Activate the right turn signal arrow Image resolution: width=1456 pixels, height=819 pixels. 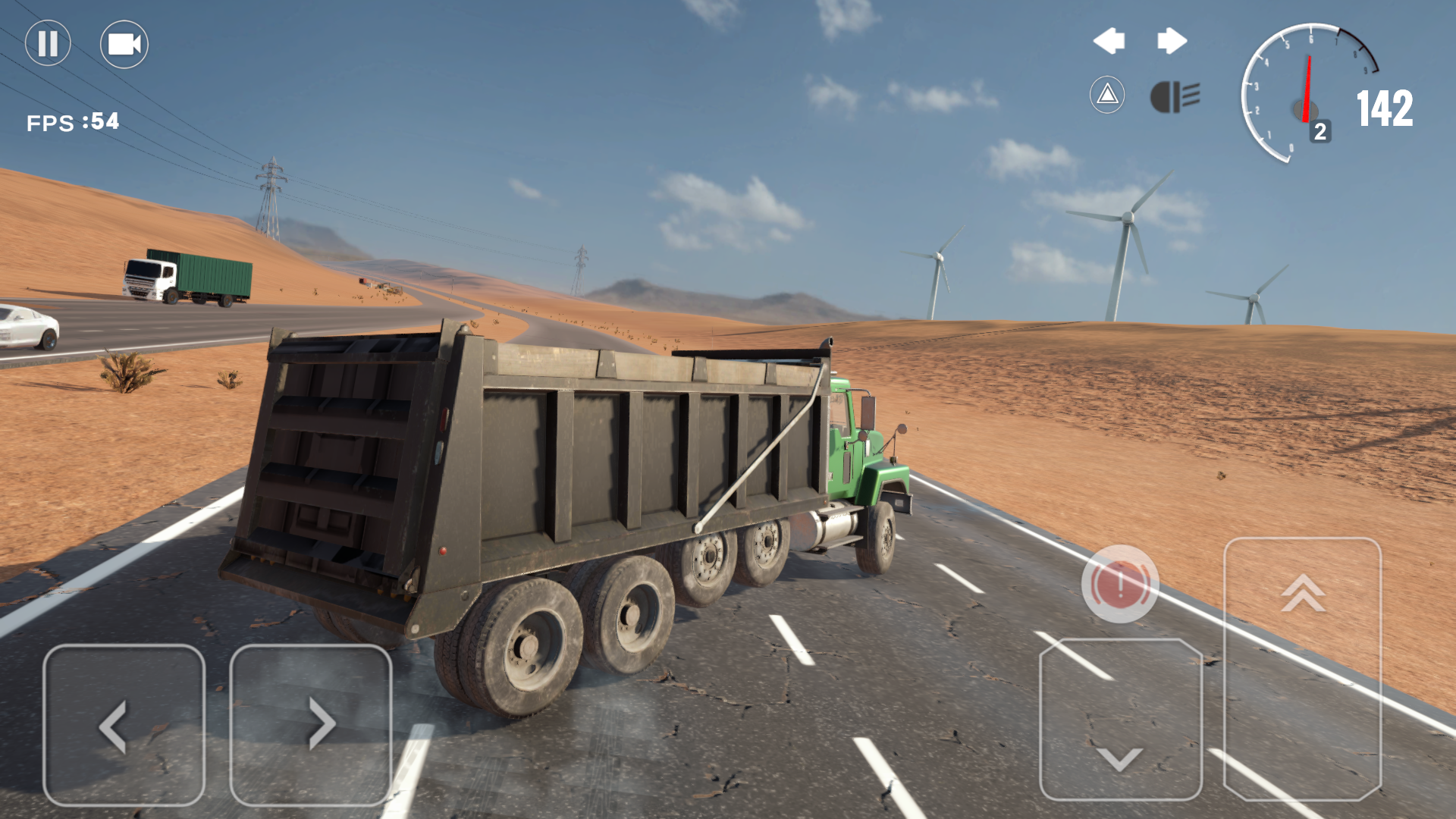click(x=1172, y=42)
